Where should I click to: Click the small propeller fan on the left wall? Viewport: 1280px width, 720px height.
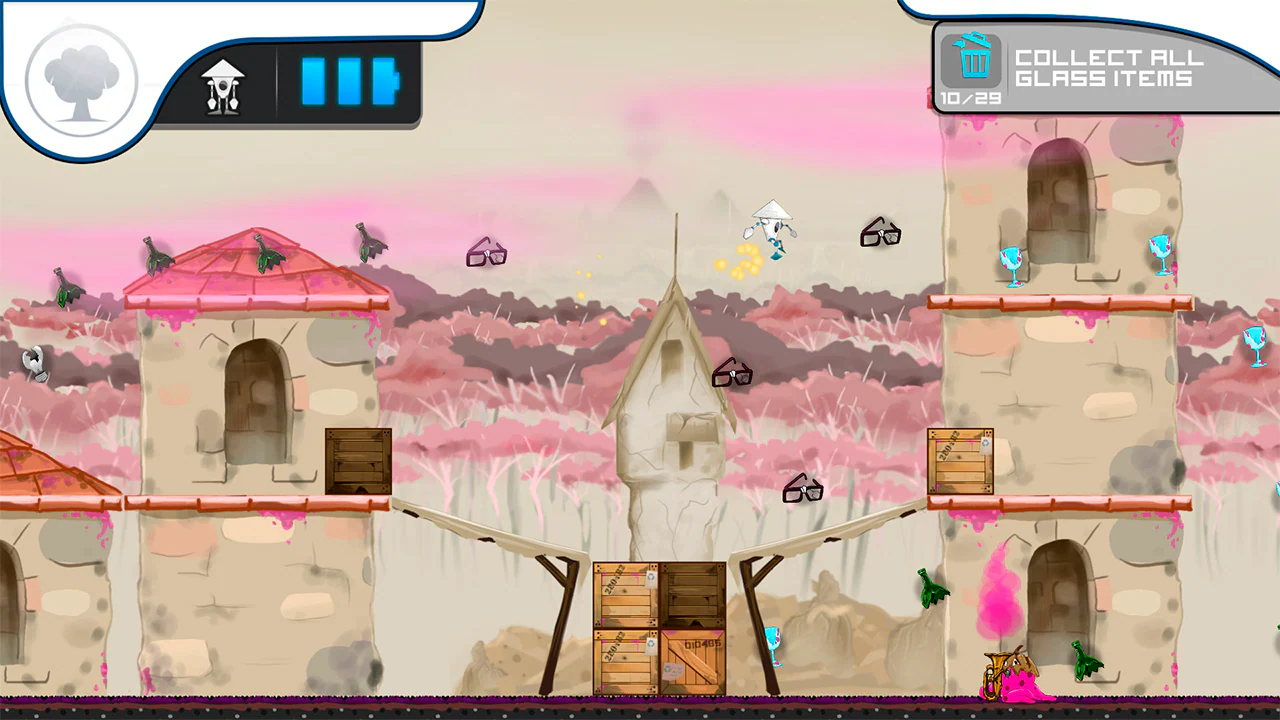tap(33, 362)
